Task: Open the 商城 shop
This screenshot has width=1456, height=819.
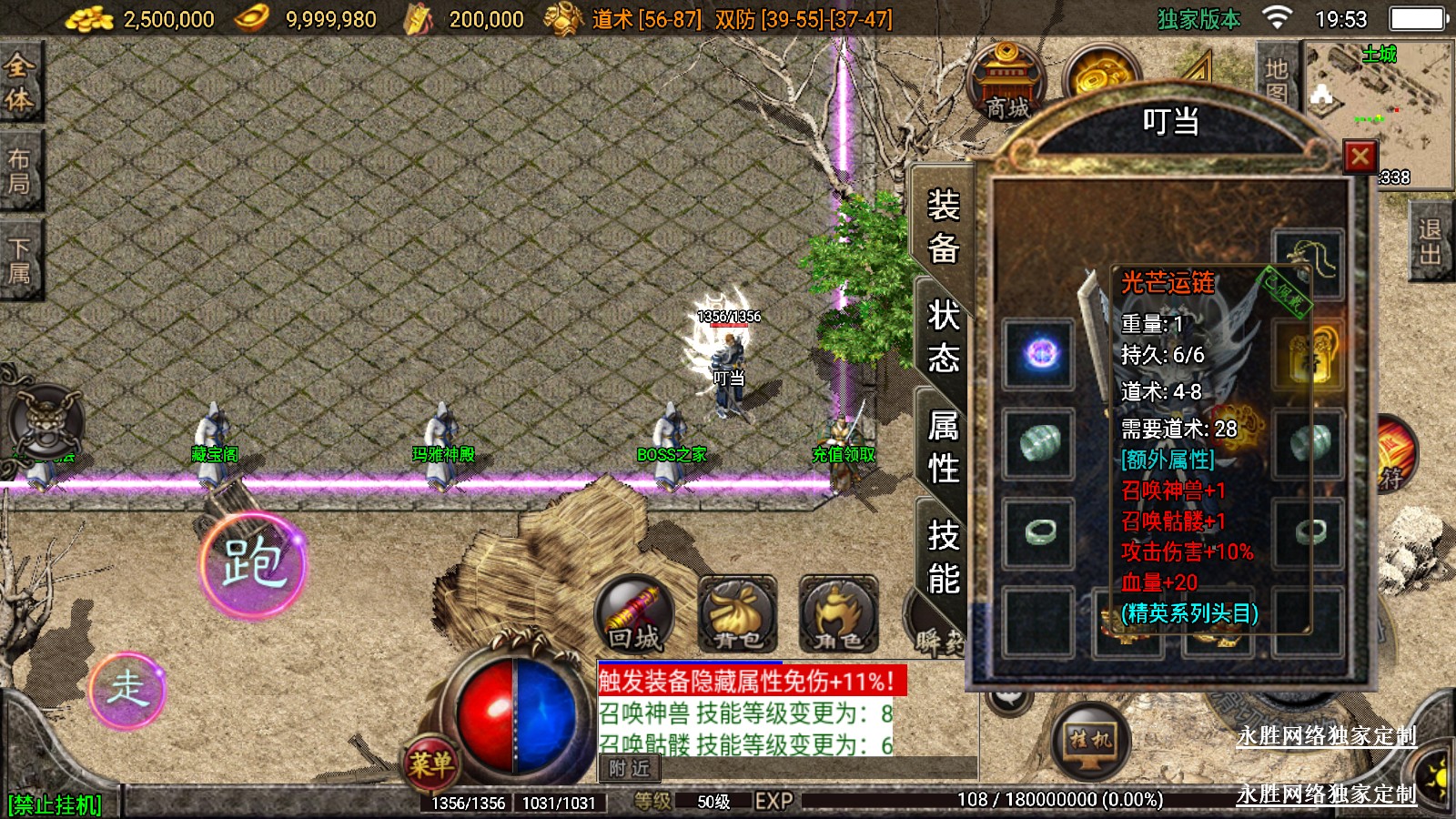Action: [1006, 84]
